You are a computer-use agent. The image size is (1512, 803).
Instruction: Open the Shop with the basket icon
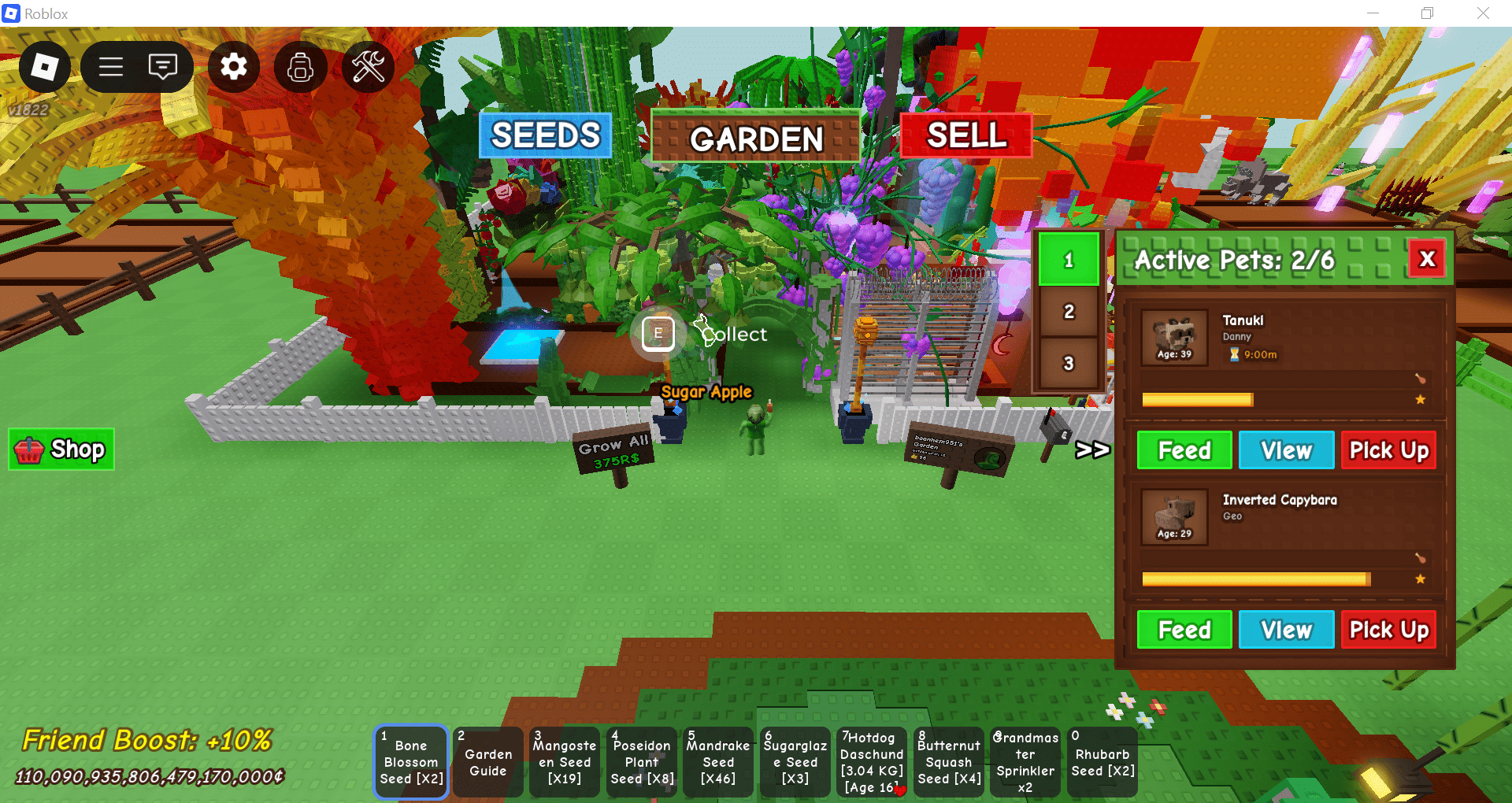click(x=61, y=450)
